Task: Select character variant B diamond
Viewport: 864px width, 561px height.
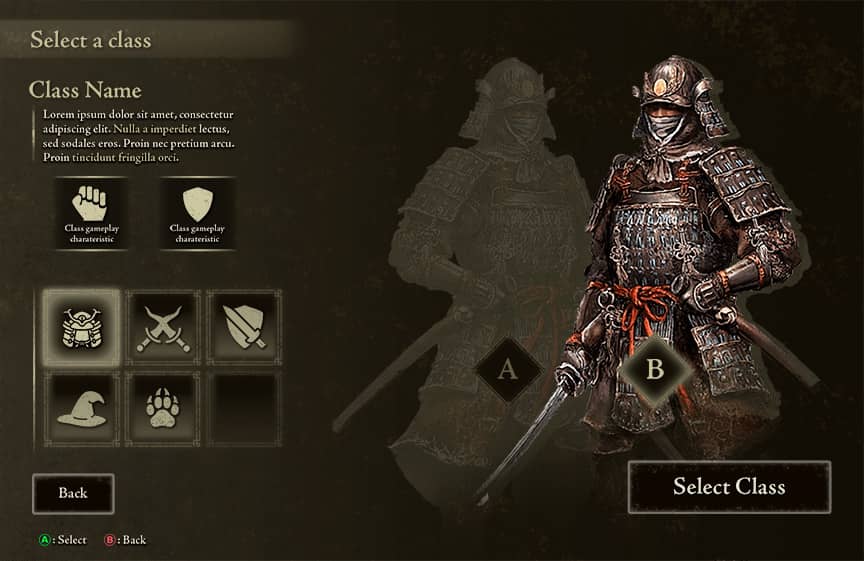Action: tap(655, 369)
